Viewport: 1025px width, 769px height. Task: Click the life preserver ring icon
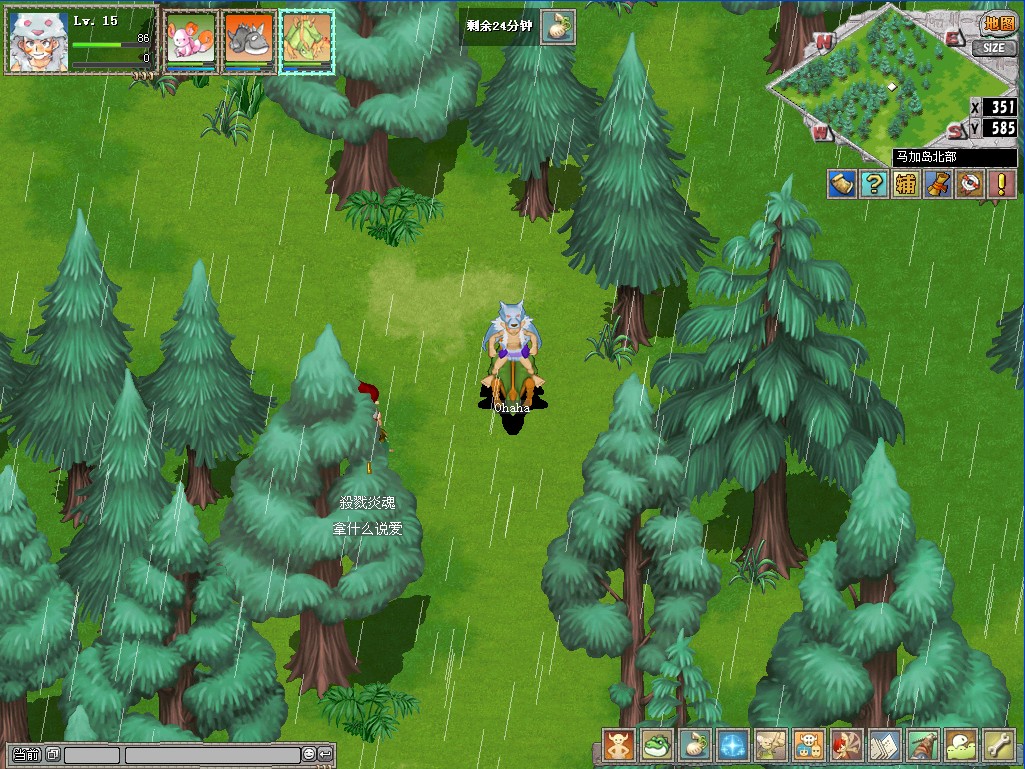[970, 184]
